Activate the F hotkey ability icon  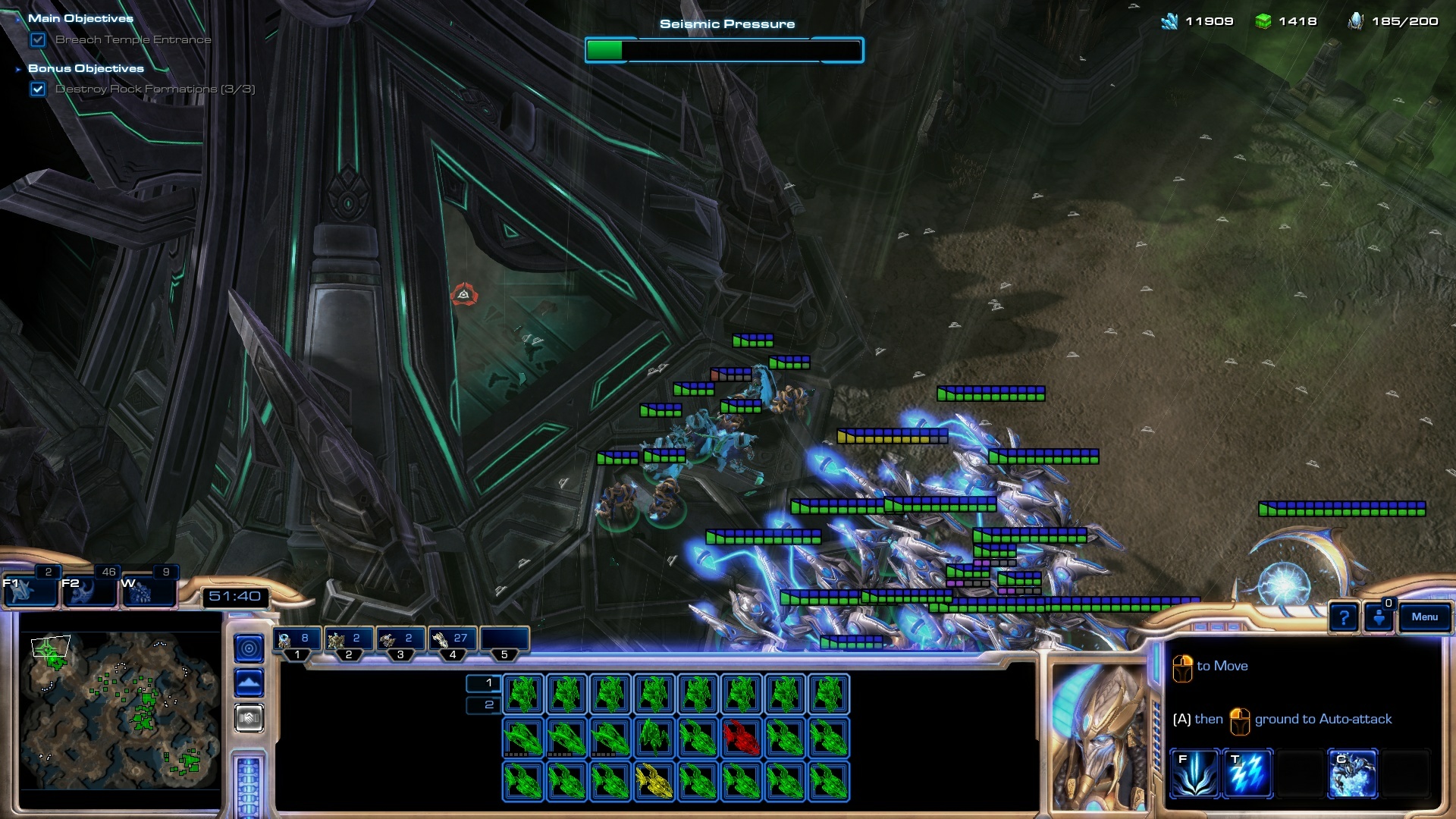coord(1194,773)
